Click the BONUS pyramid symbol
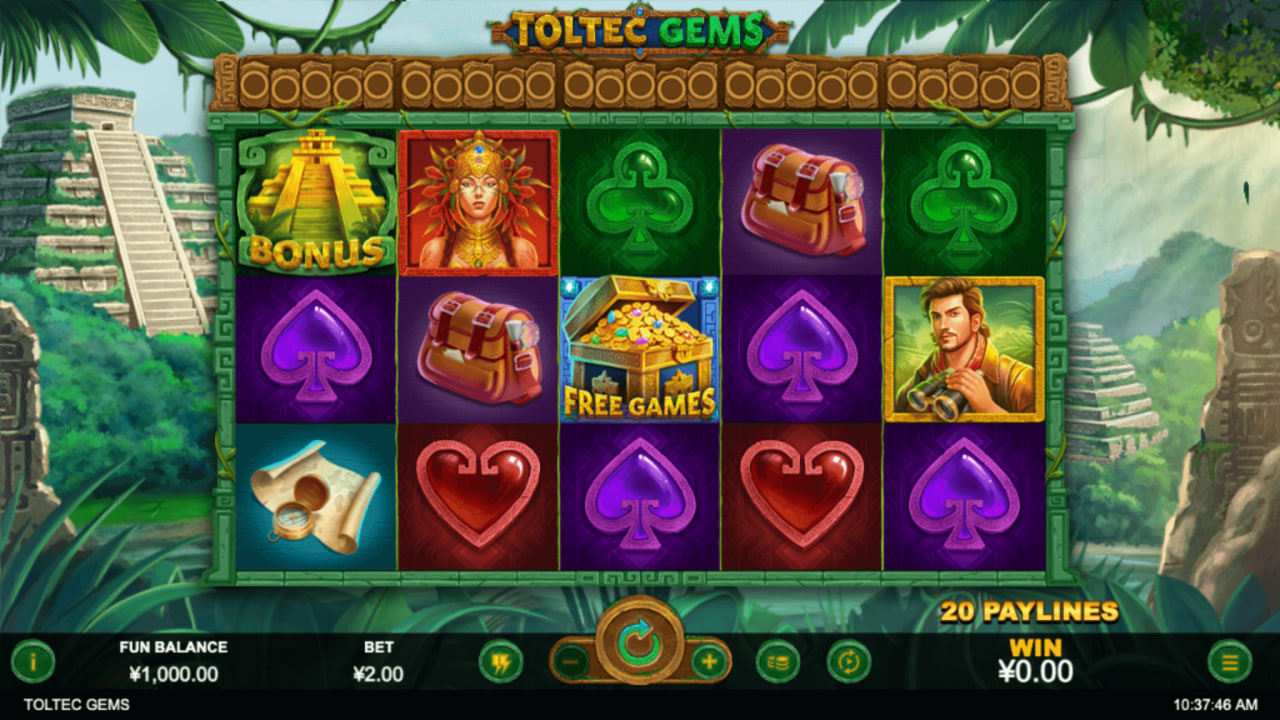1280x720 pixels. tap(313, 199)
